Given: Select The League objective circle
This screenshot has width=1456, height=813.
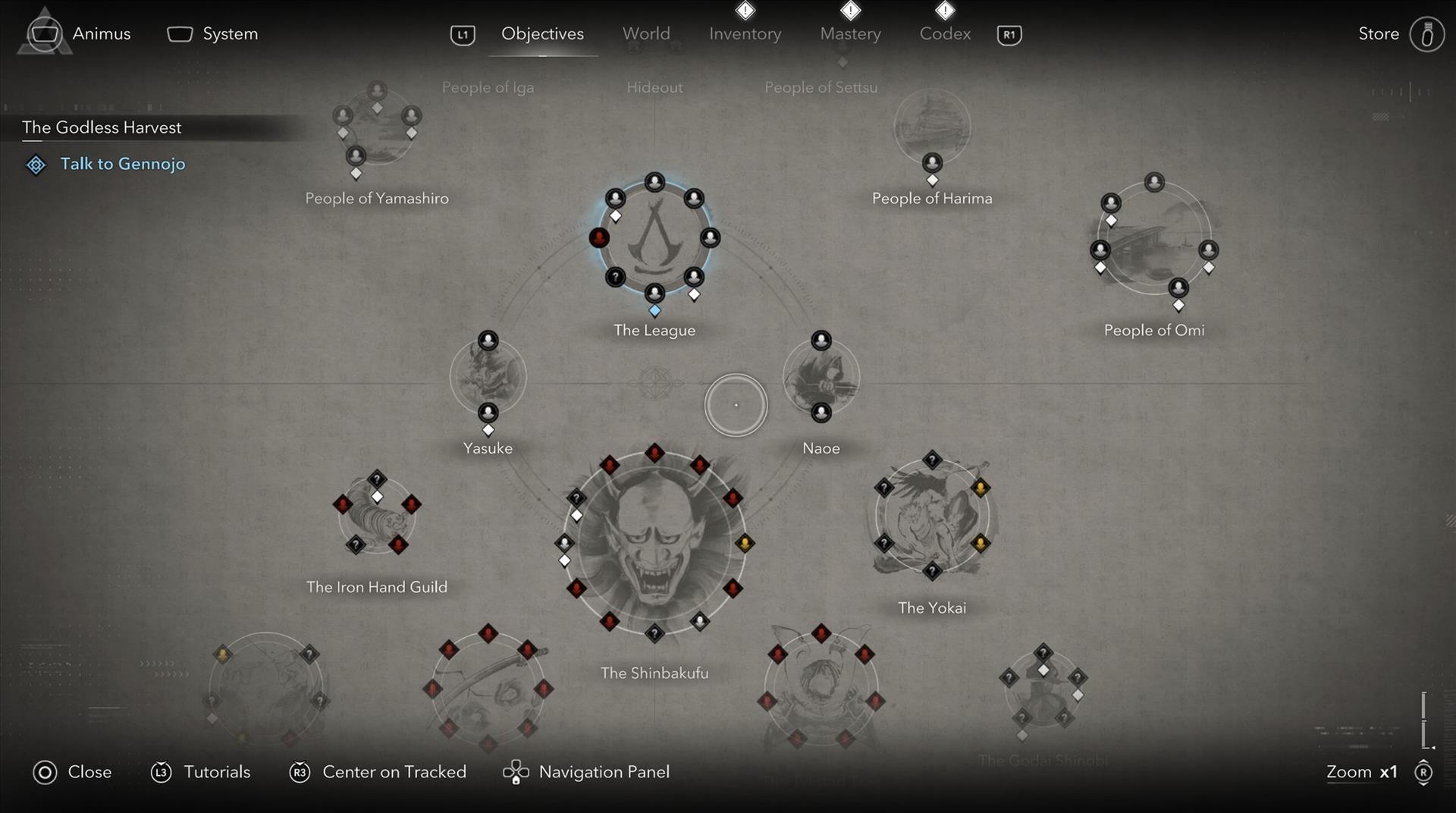Looking at the screenshot, I should (x=654, y=239).
